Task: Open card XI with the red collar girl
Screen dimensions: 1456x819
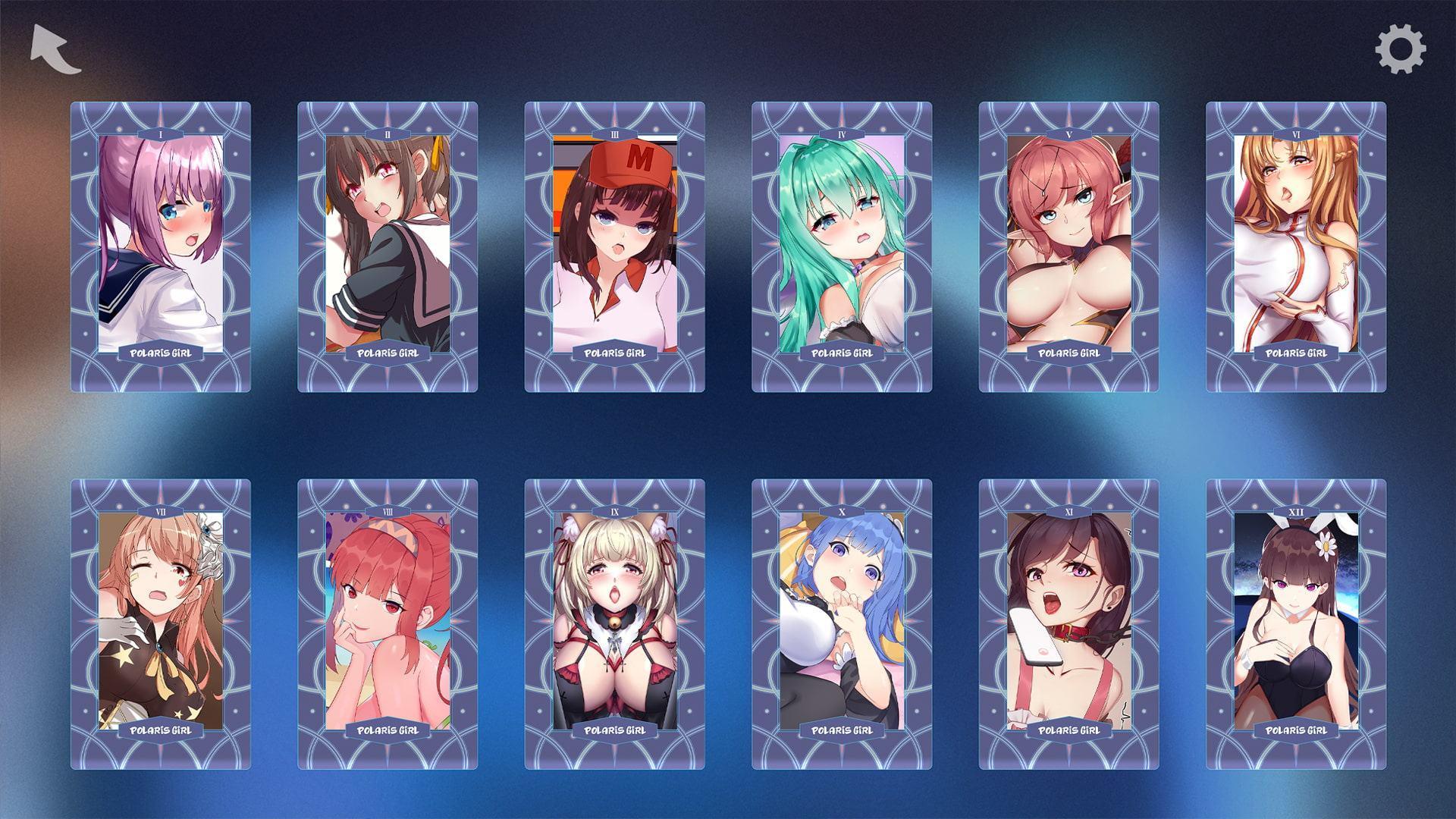Action: [1068, 623]
